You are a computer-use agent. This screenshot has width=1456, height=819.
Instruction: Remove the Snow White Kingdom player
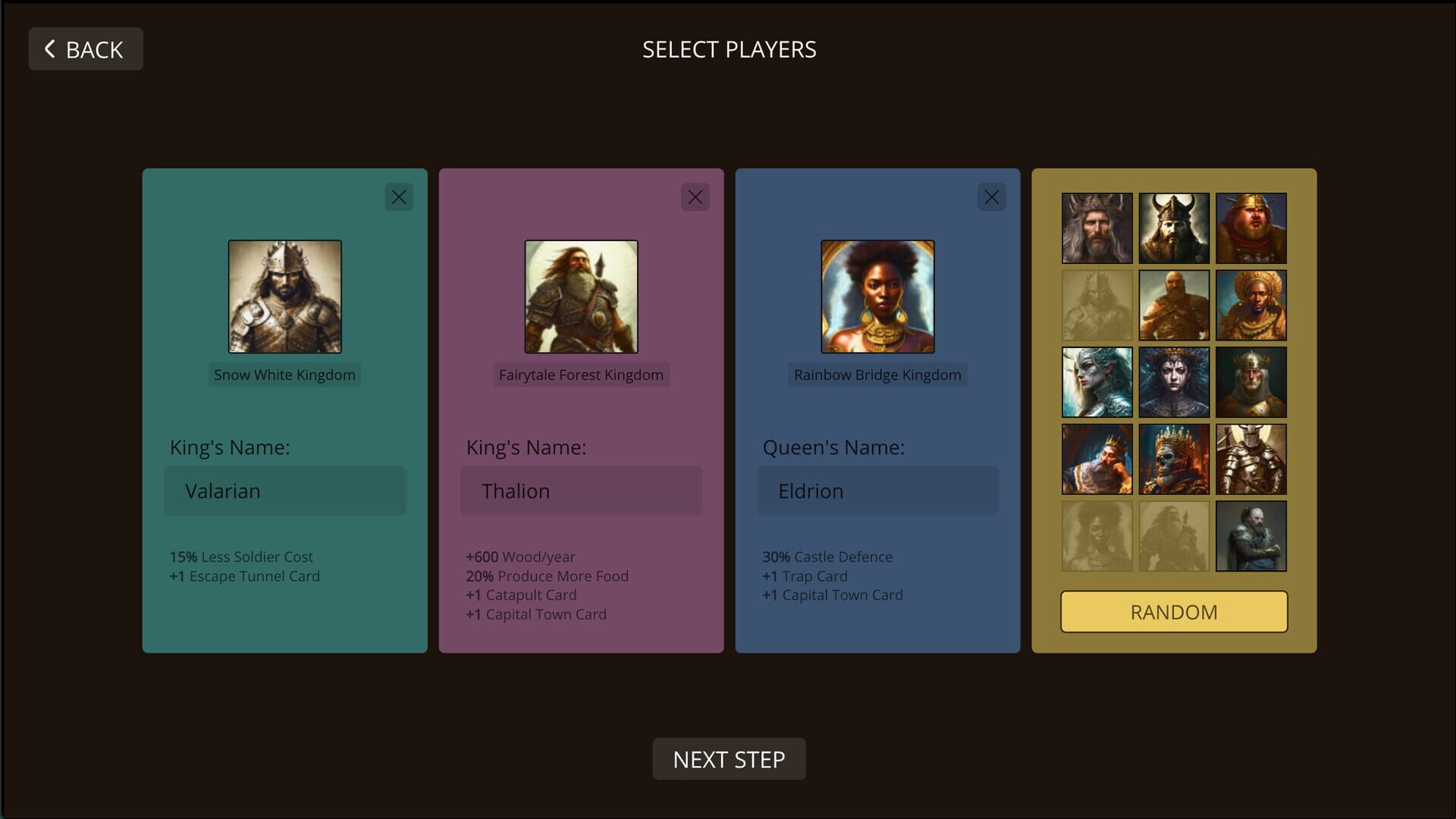pos(400,196)
